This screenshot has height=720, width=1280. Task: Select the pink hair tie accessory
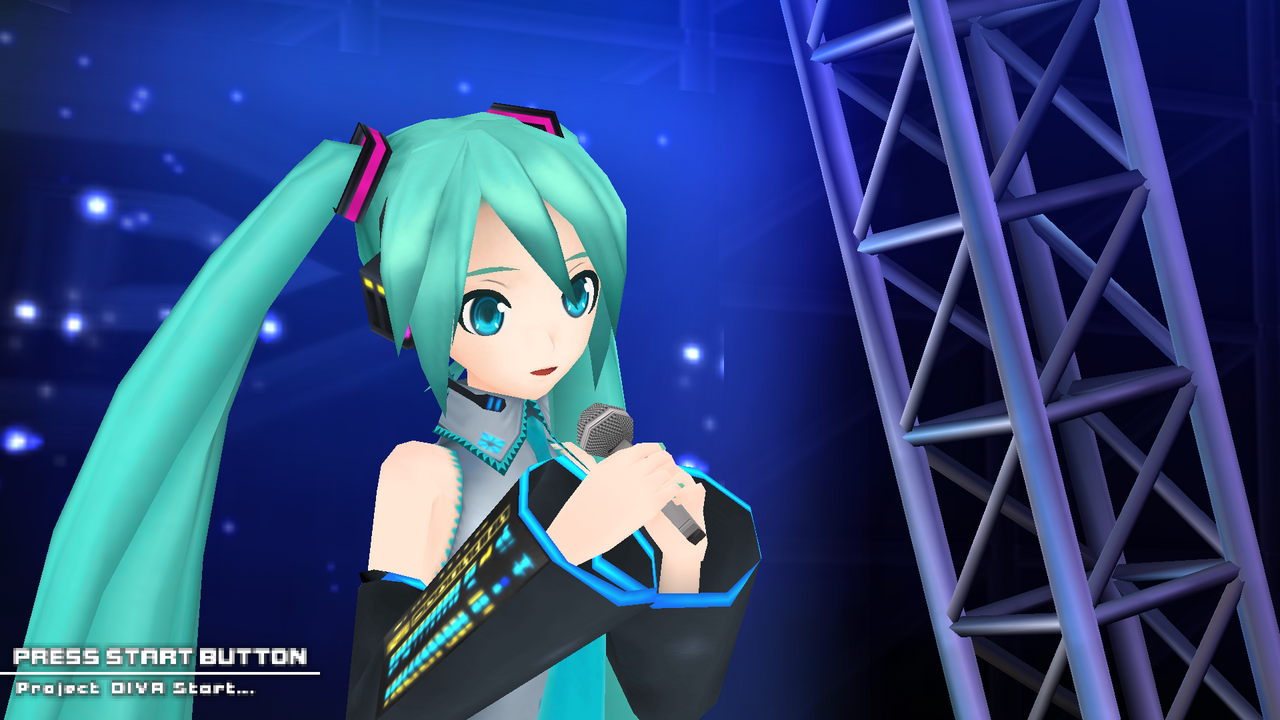pyautogui.click(x=365, y=170)
